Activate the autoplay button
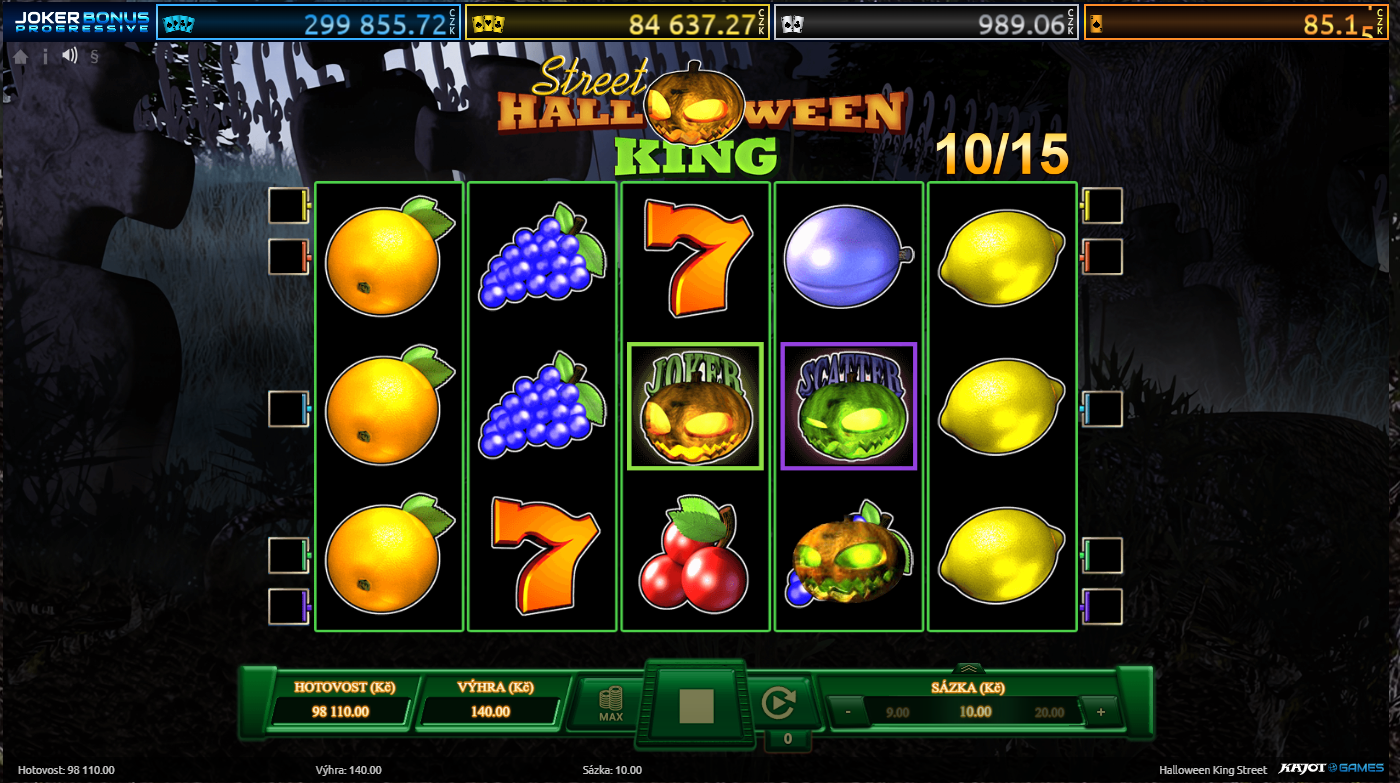1400x783 pixels. 776,704
